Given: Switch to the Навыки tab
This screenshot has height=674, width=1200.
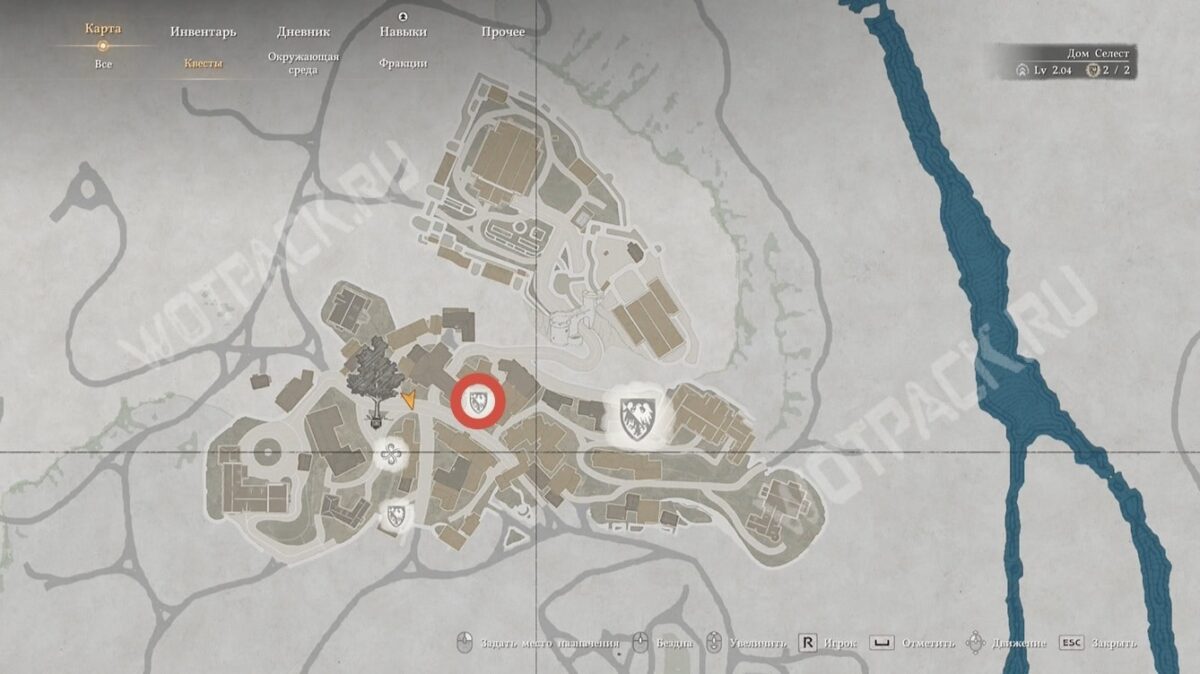Looking at the screenshot, I should [403, 32].
